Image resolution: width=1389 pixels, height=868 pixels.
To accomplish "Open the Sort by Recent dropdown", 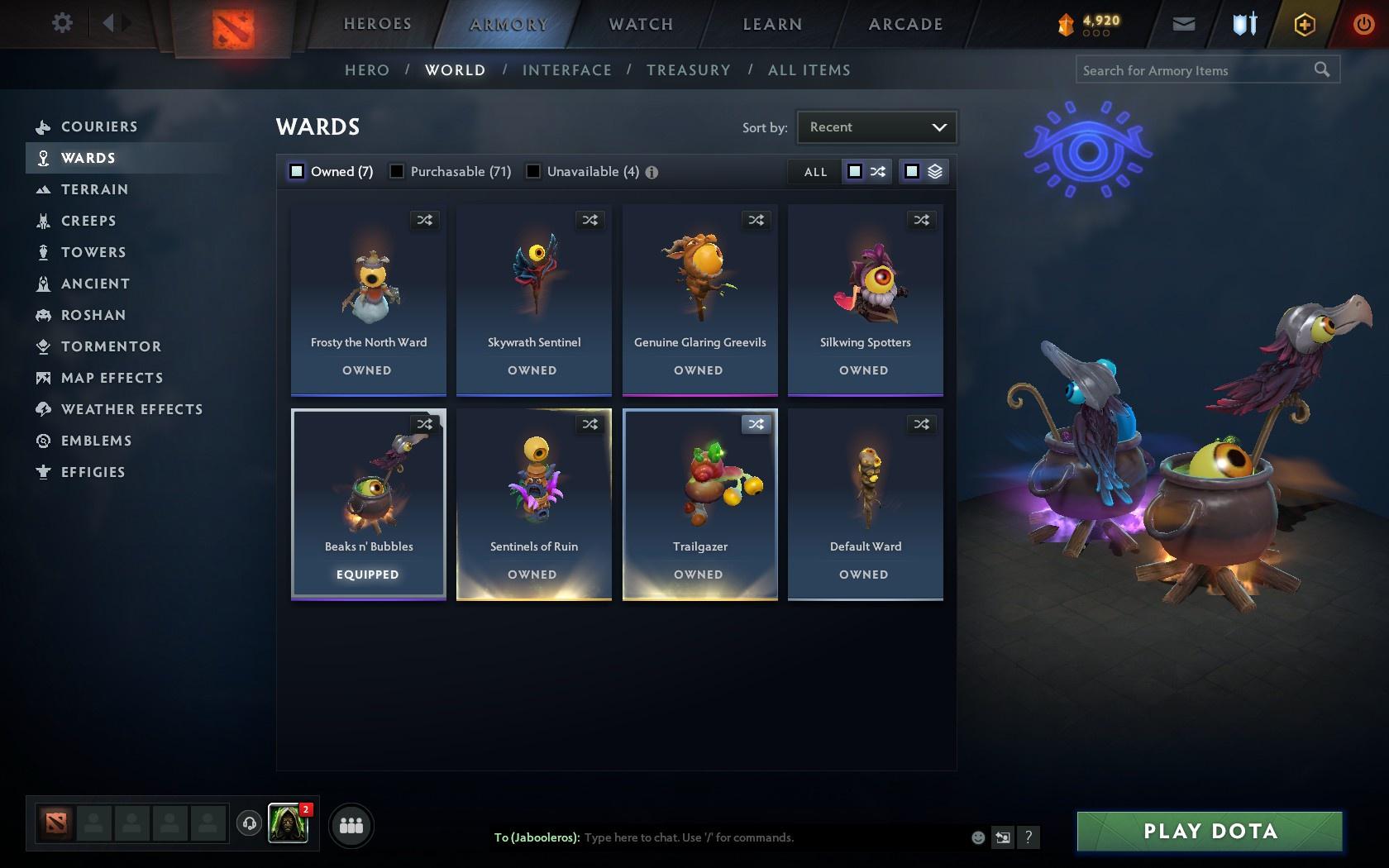I will click(876, 126).
